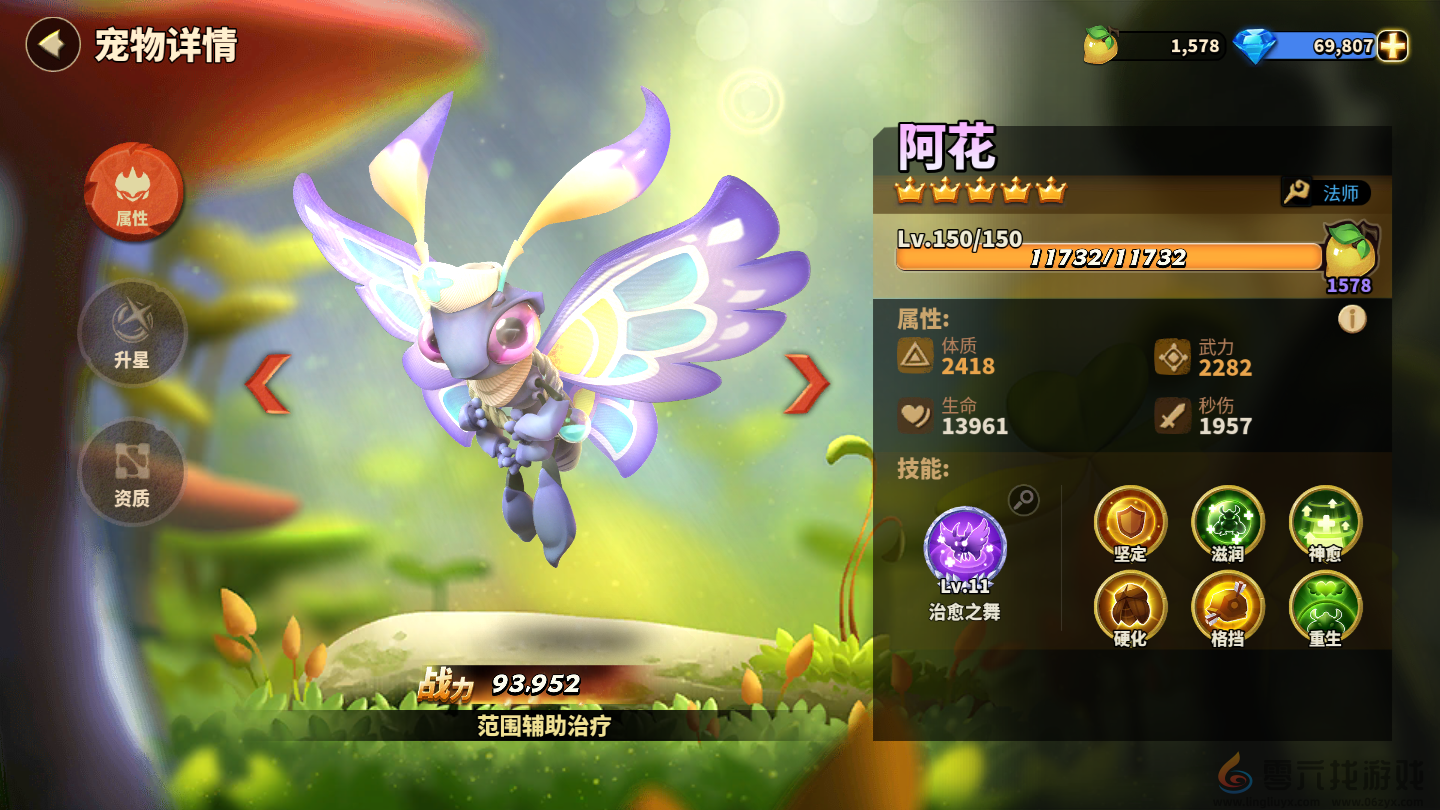Select the 坚定 shield skill
This screenshot has height=810, width=1440.
1130,520
